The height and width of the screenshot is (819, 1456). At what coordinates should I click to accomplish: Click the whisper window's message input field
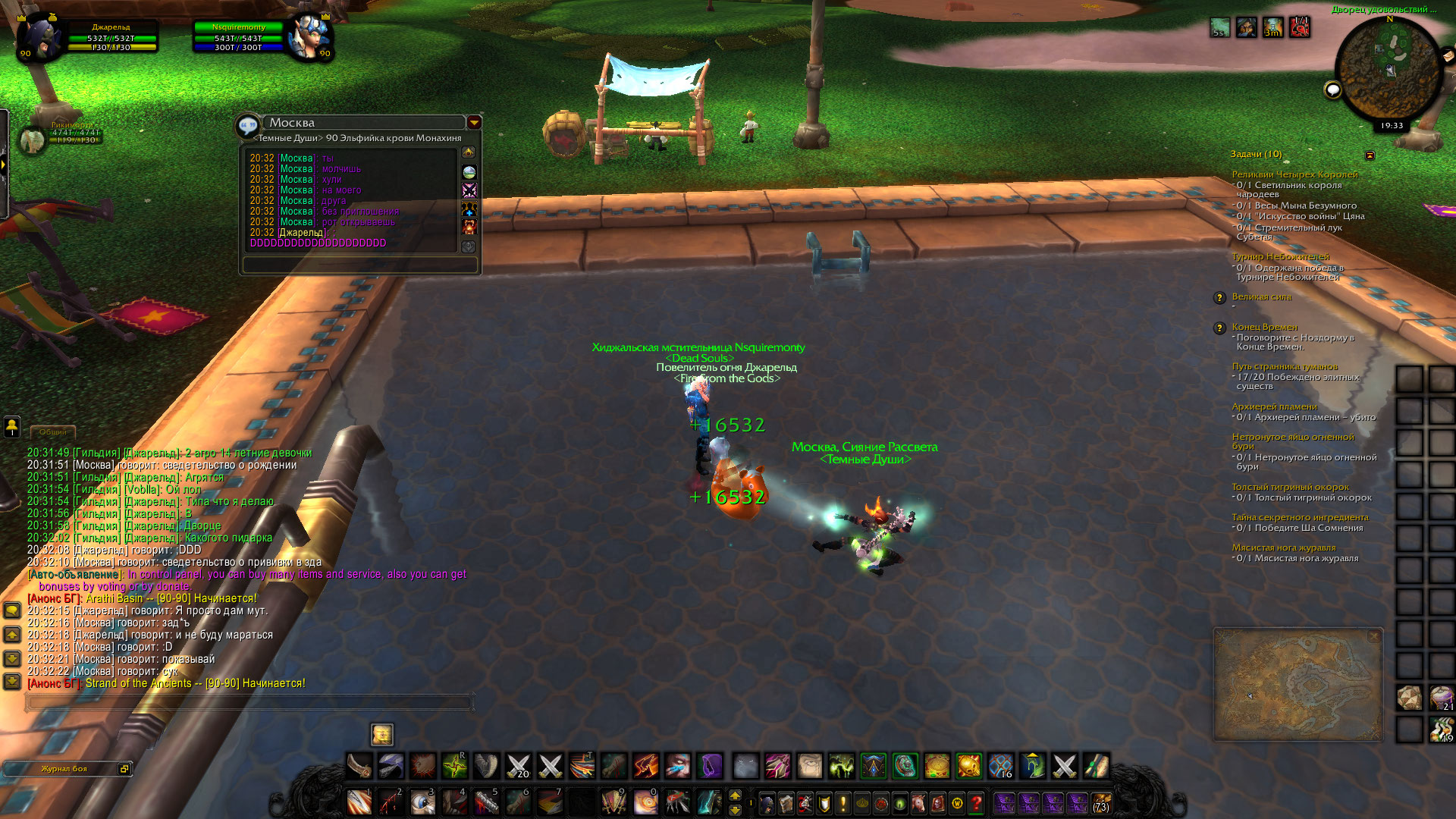pos(359,265)
